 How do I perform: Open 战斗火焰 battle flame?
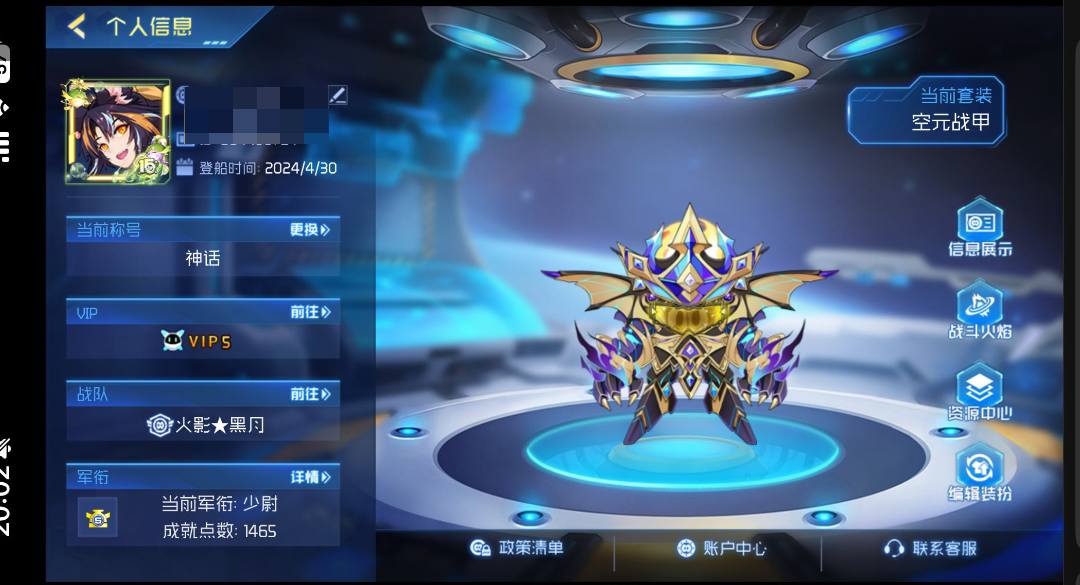click(980, 311)
